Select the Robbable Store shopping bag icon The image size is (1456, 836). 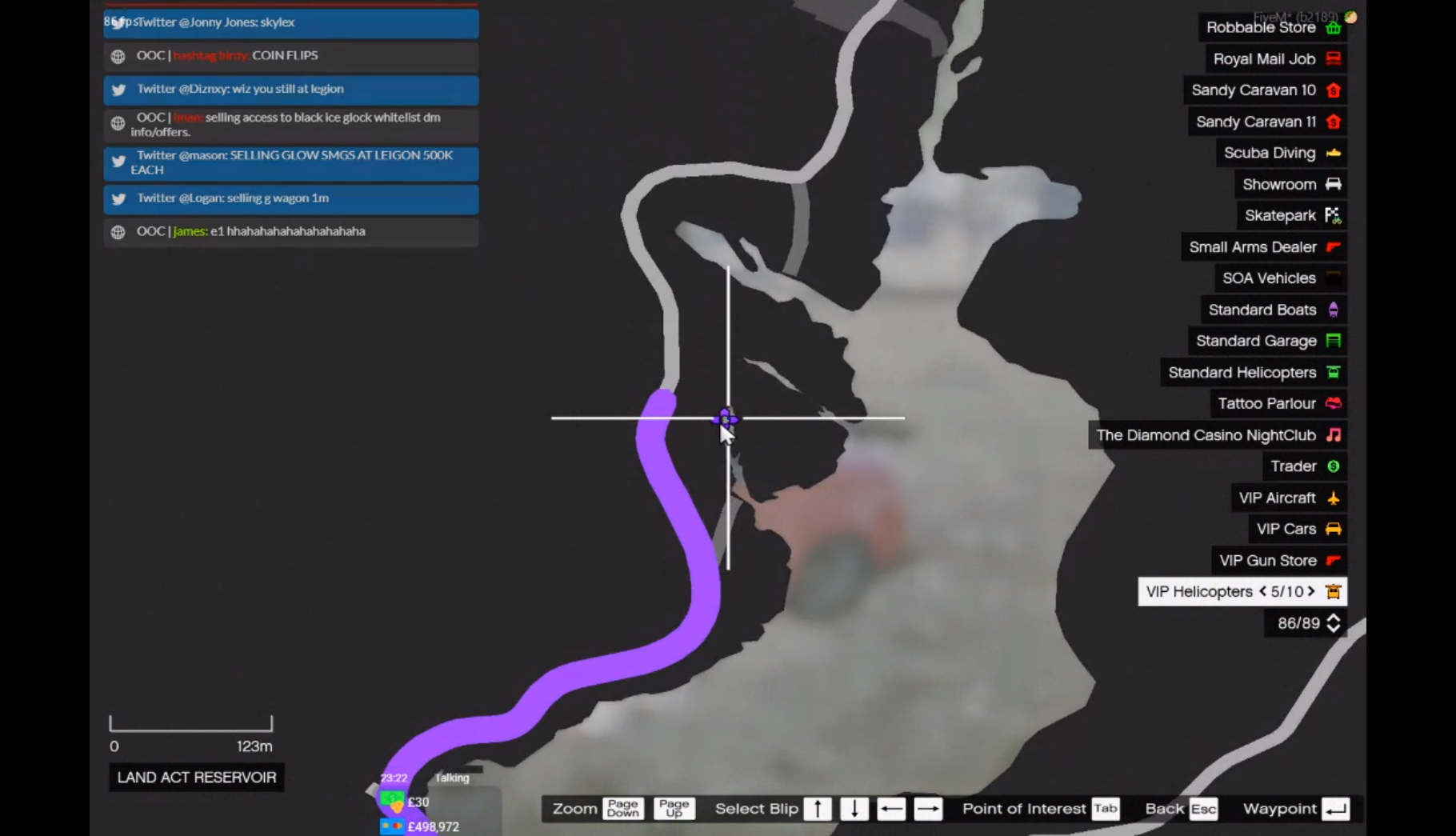(1332, 27)
